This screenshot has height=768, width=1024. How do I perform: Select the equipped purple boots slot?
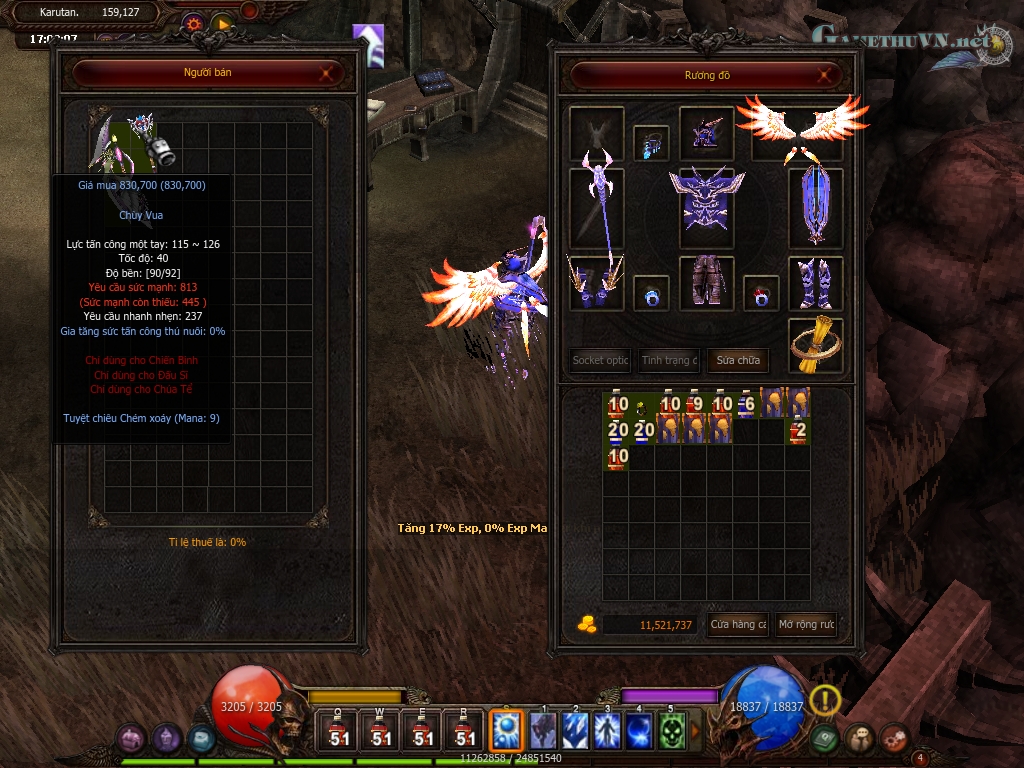click(x=816, y=283)
